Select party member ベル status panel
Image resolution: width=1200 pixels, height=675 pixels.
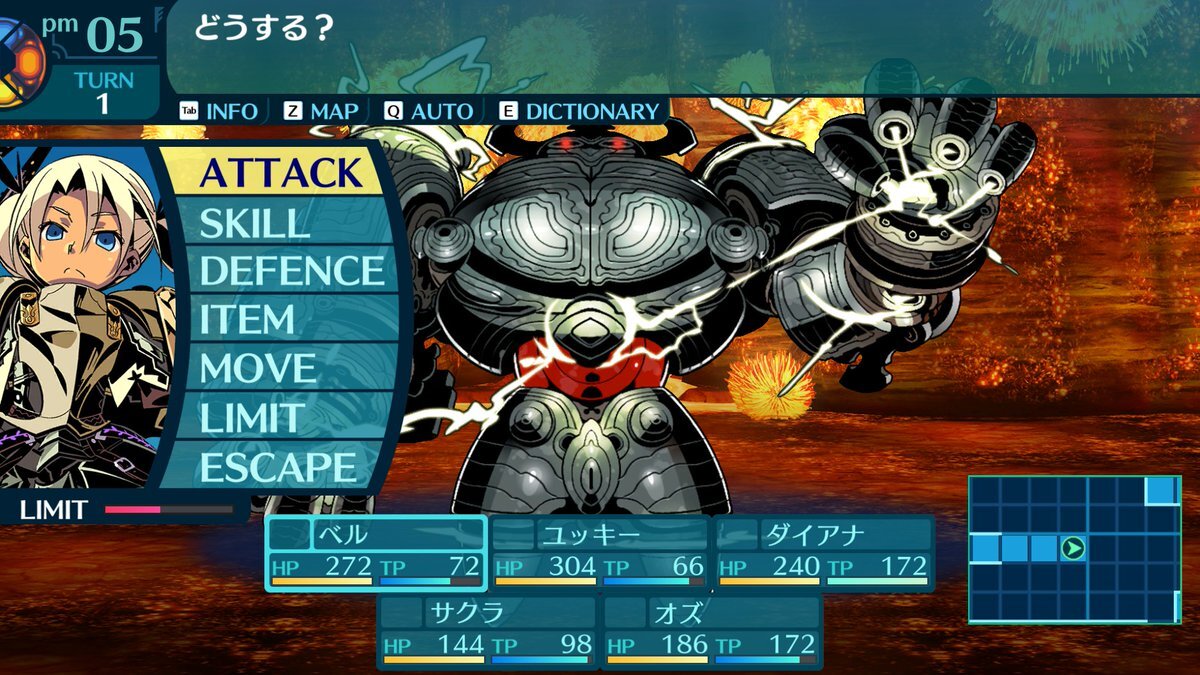click(x=376, y=553)
